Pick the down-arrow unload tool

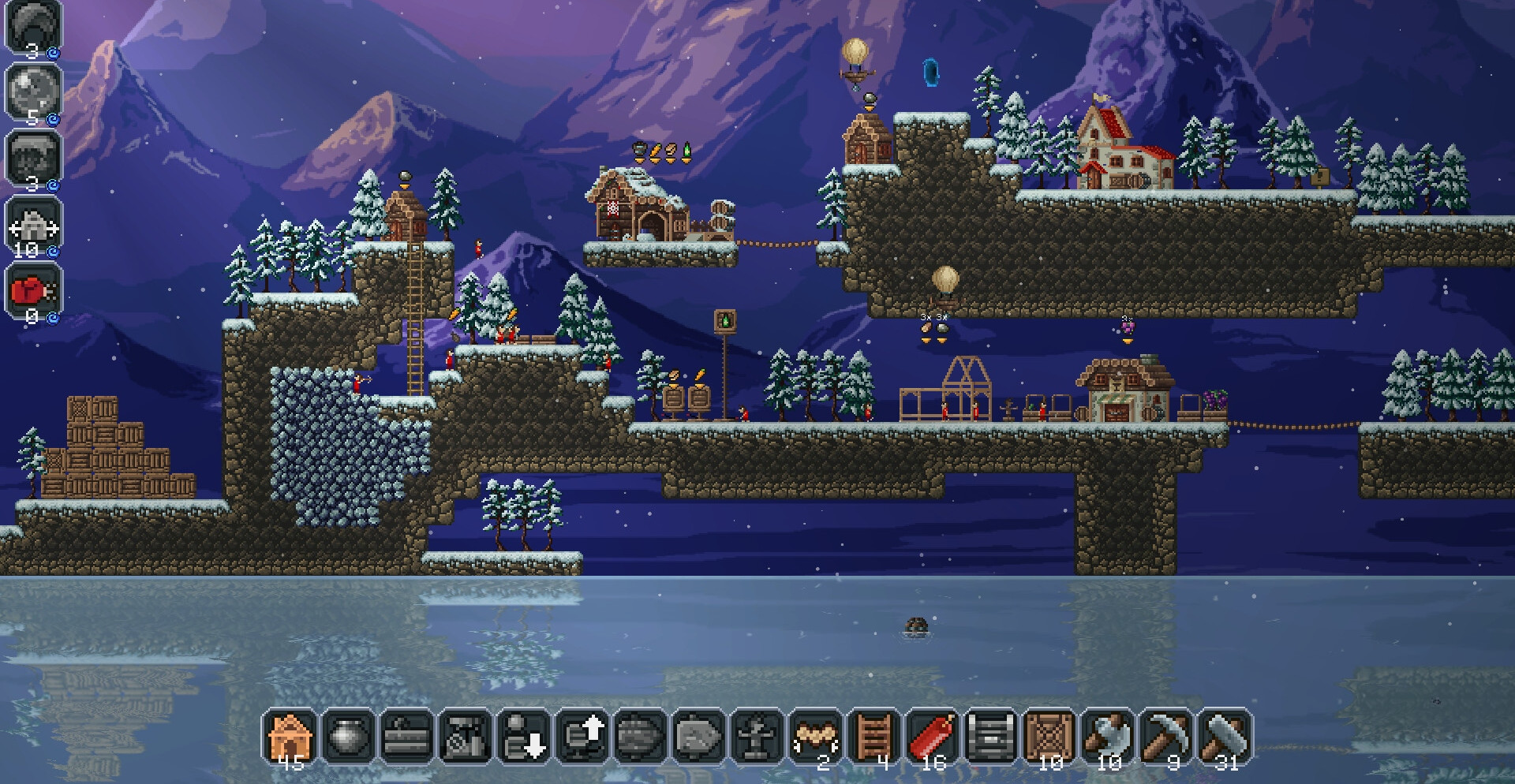(x=523, y=737)
